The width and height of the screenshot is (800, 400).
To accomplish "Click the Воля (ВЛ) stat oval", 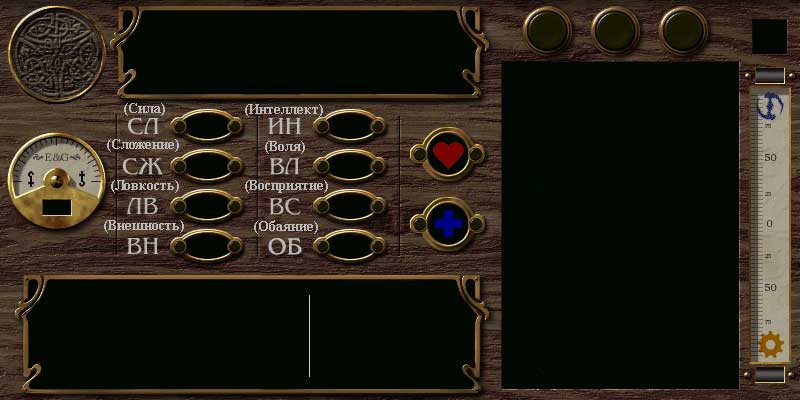I will [x=349, y=166].
